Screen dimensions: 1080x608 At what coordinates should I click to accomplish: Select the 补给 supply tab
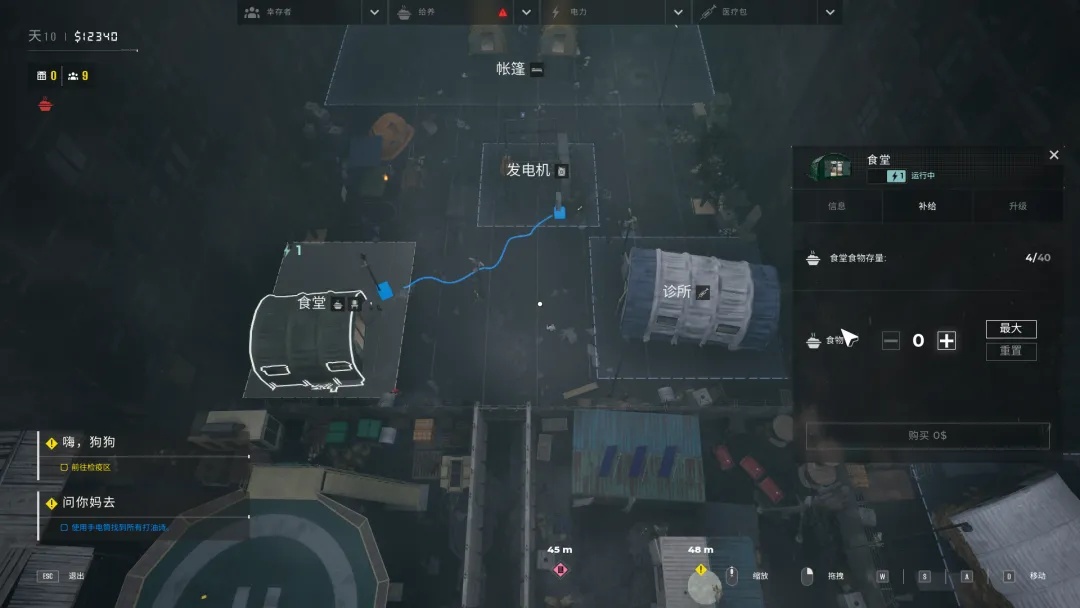927,206
